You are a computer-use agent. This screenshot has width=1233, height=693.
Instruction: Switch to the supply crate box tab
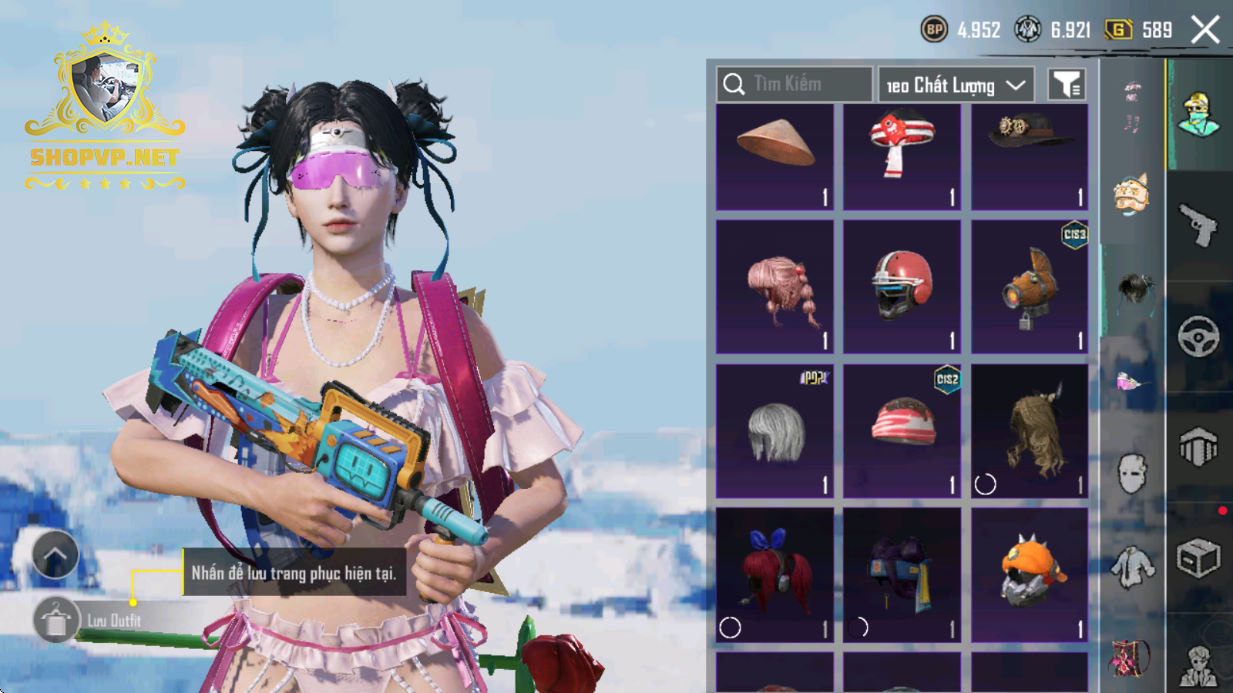(1198, 558)
